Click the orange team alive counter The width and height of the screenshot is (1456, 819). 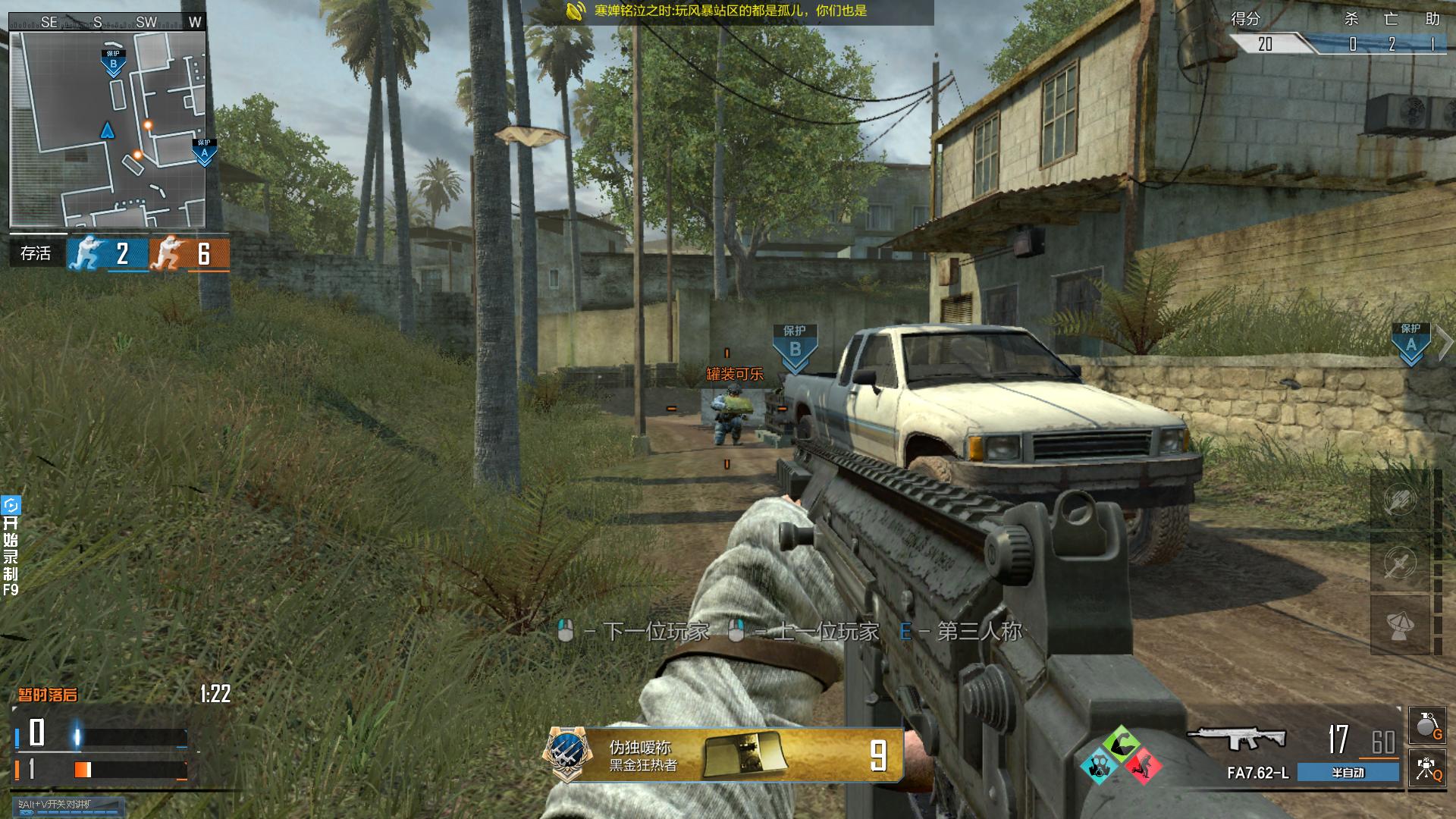[189, 254]
